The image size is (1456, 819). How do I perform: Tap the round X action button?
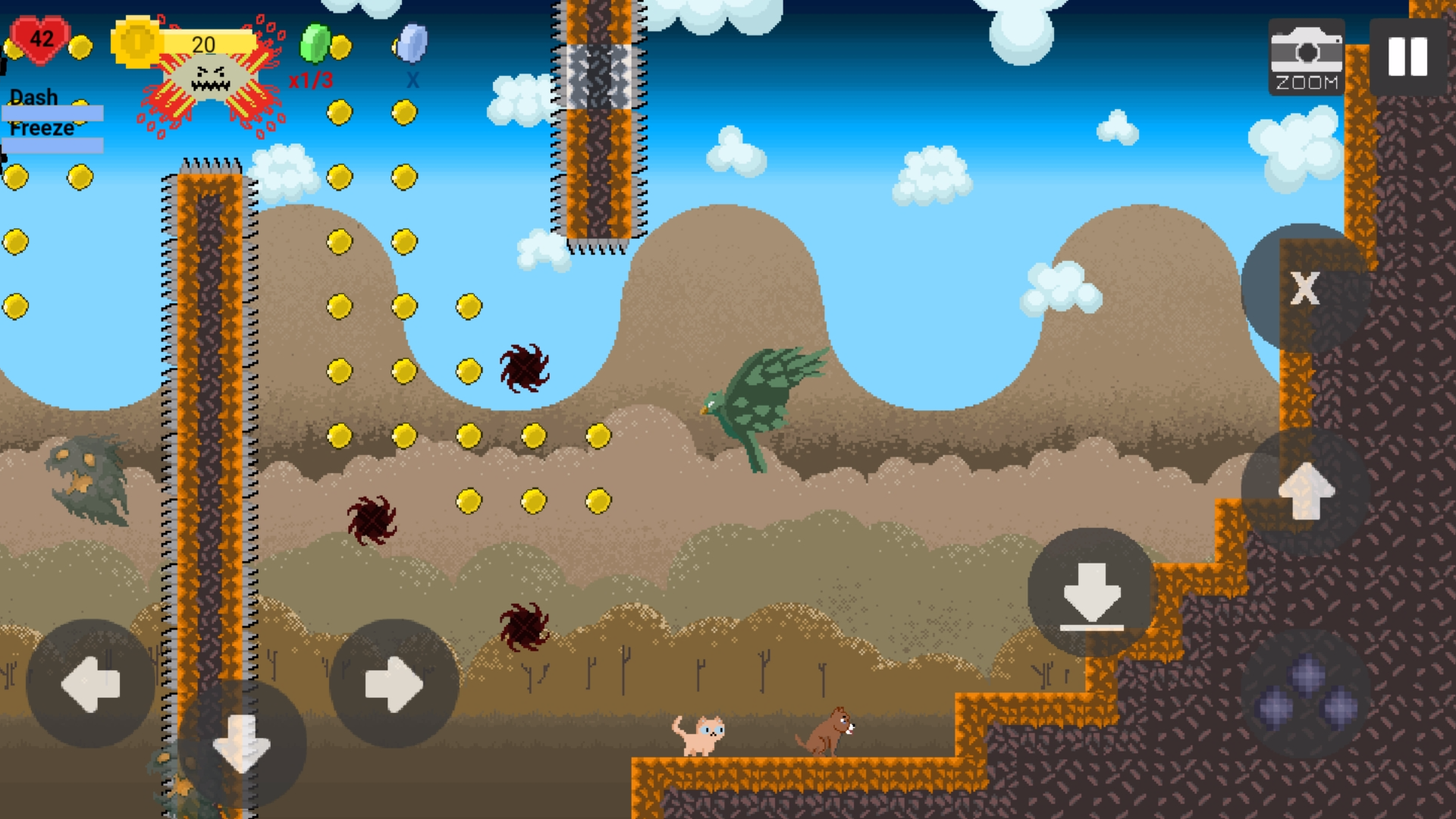[1304, 288]
